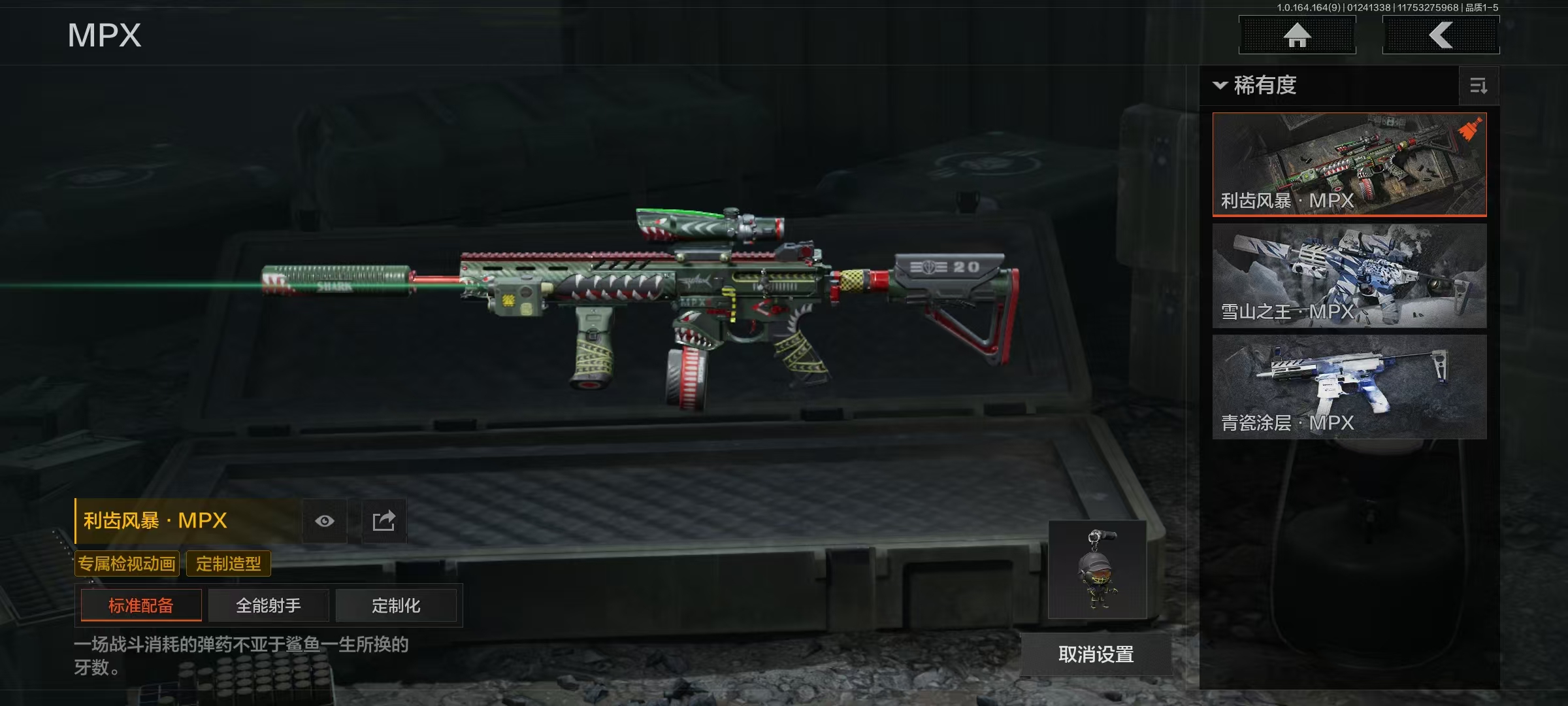Image resolution: width=1568 pixels, height=706 pixels.
Task: Choose the 雪山之王 · MPX skin
Action: [x=1349, y=275]
